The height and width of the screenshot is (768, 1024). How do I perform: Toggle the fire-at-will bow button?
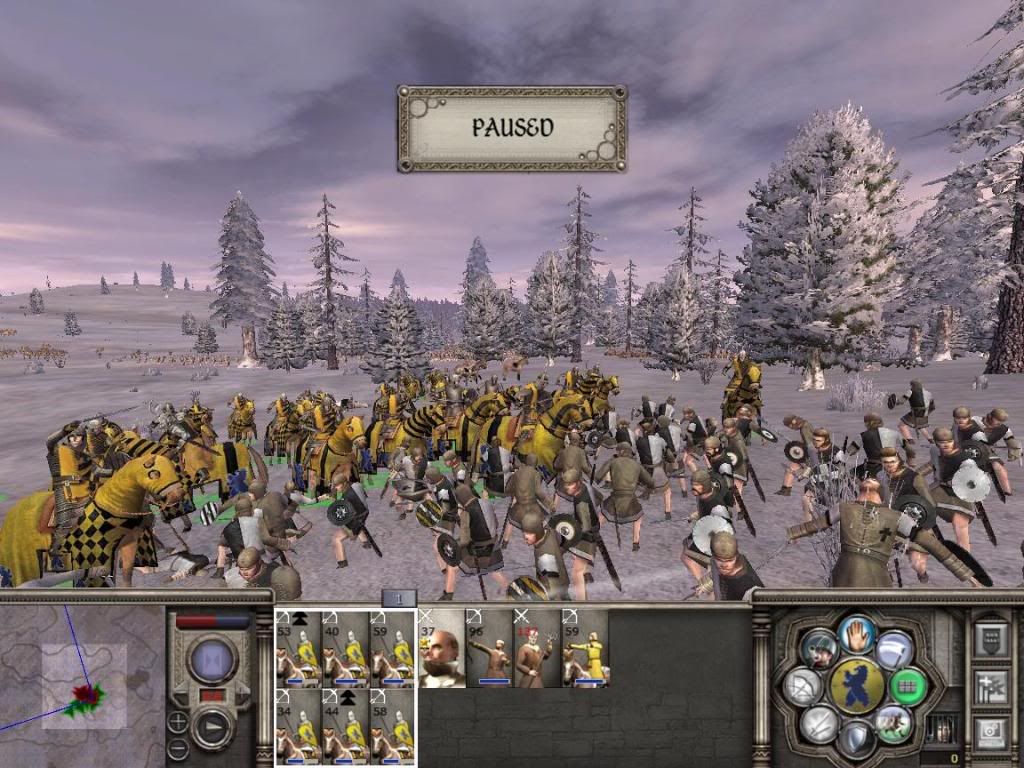click(x=803, y=686)
